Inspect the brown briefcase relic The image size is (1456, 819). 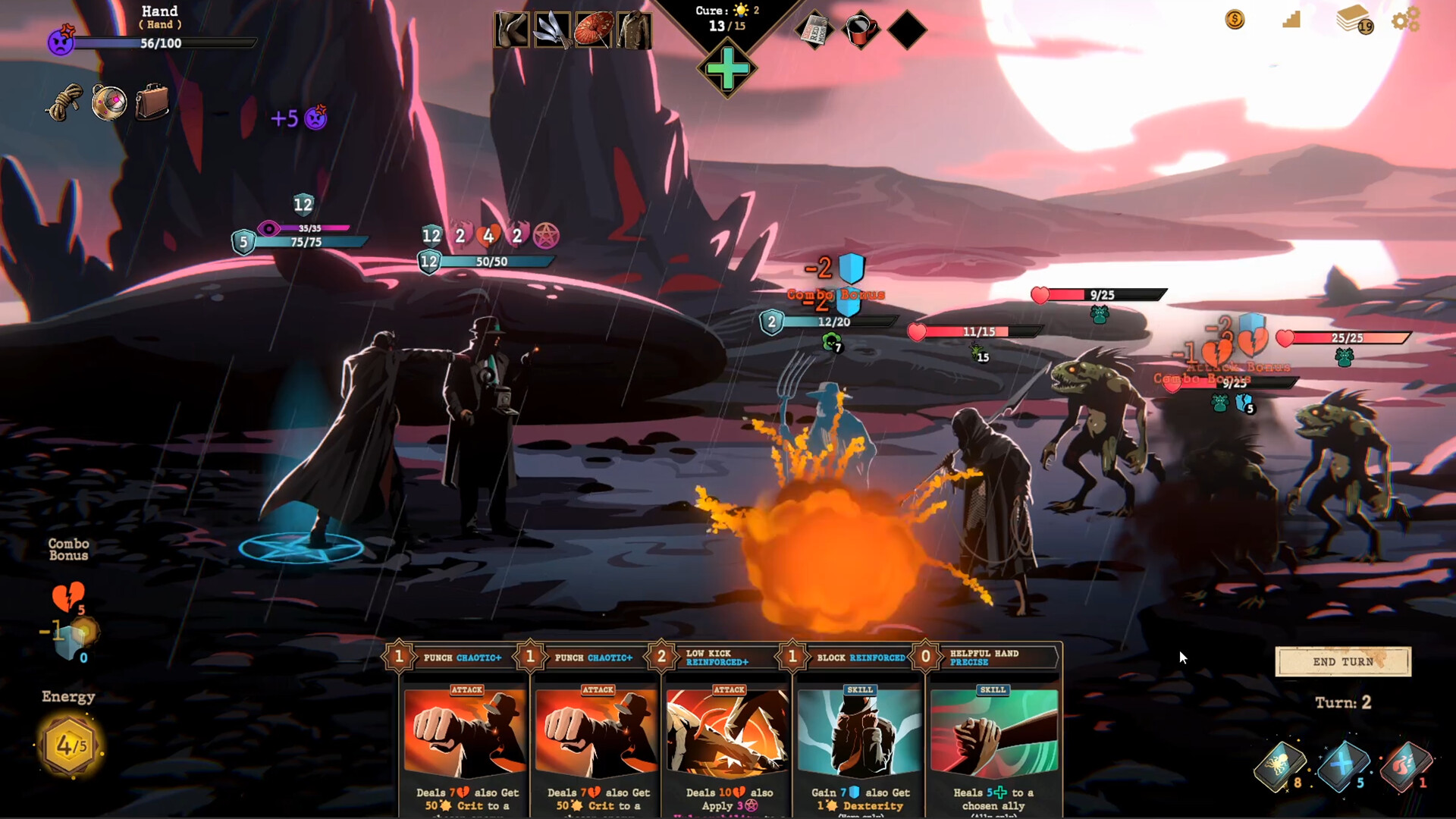coord(152,102)
